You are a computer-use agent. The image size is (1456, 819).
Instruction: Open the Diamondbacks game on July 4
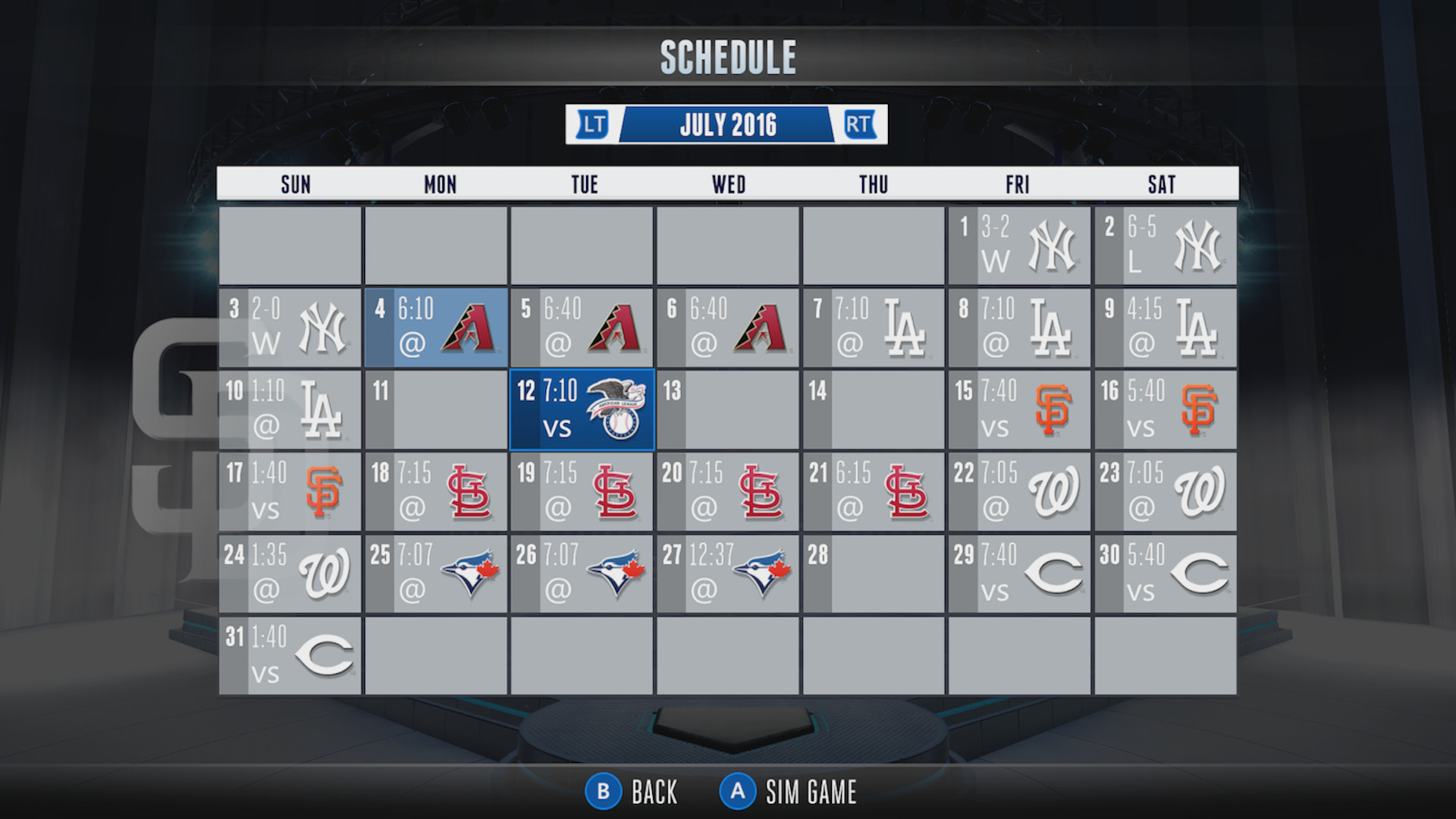(x=436, y=328)
